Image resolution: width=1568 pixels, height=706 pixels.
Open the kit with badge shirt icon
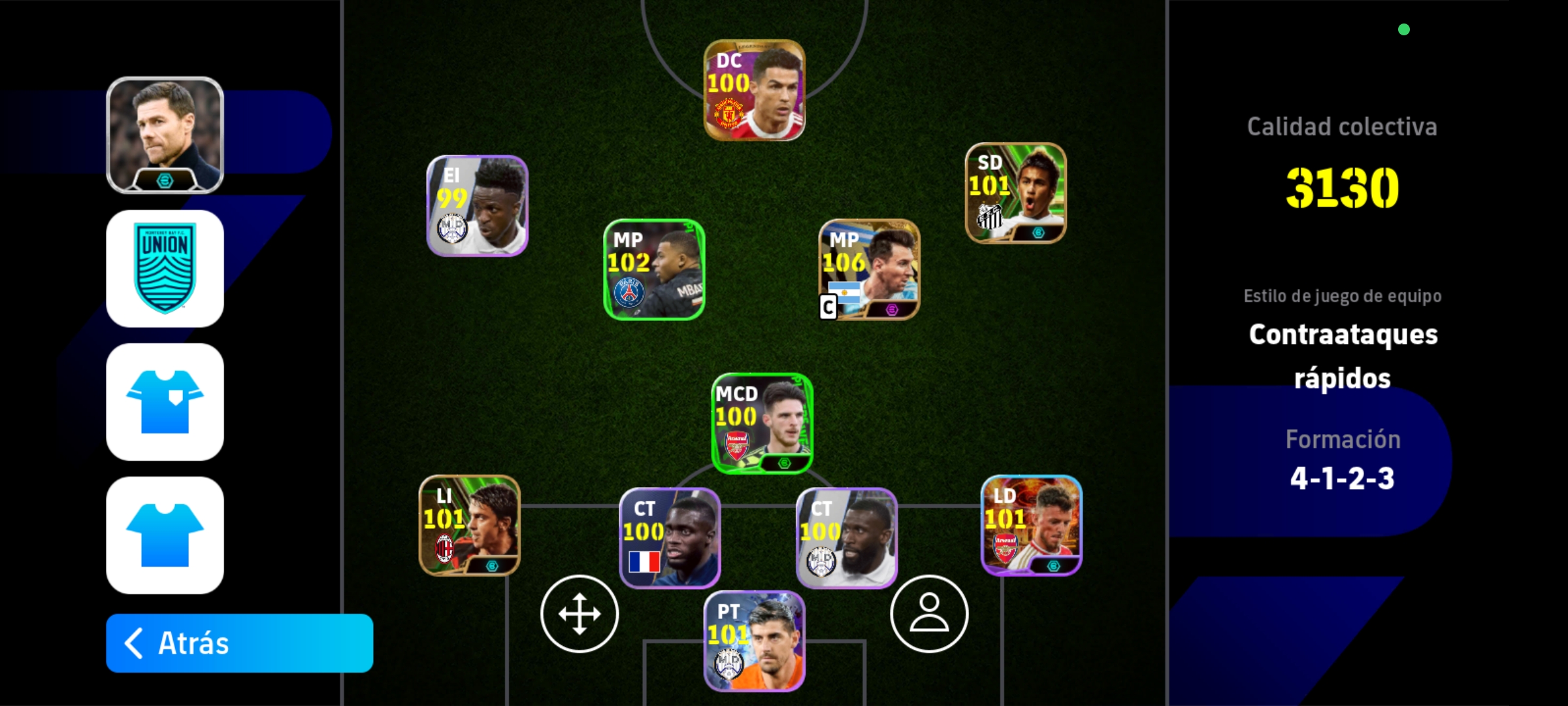(165, 402)
